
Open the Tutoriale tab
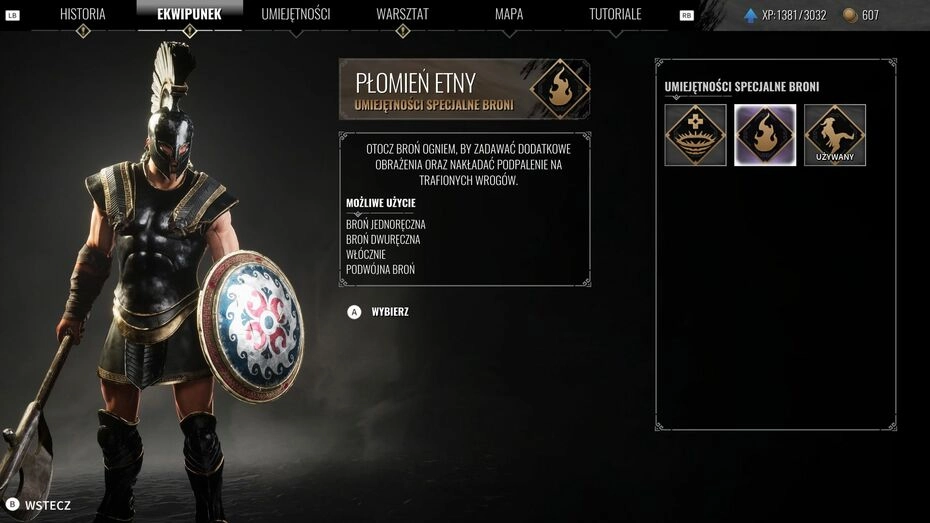(615, 14)
